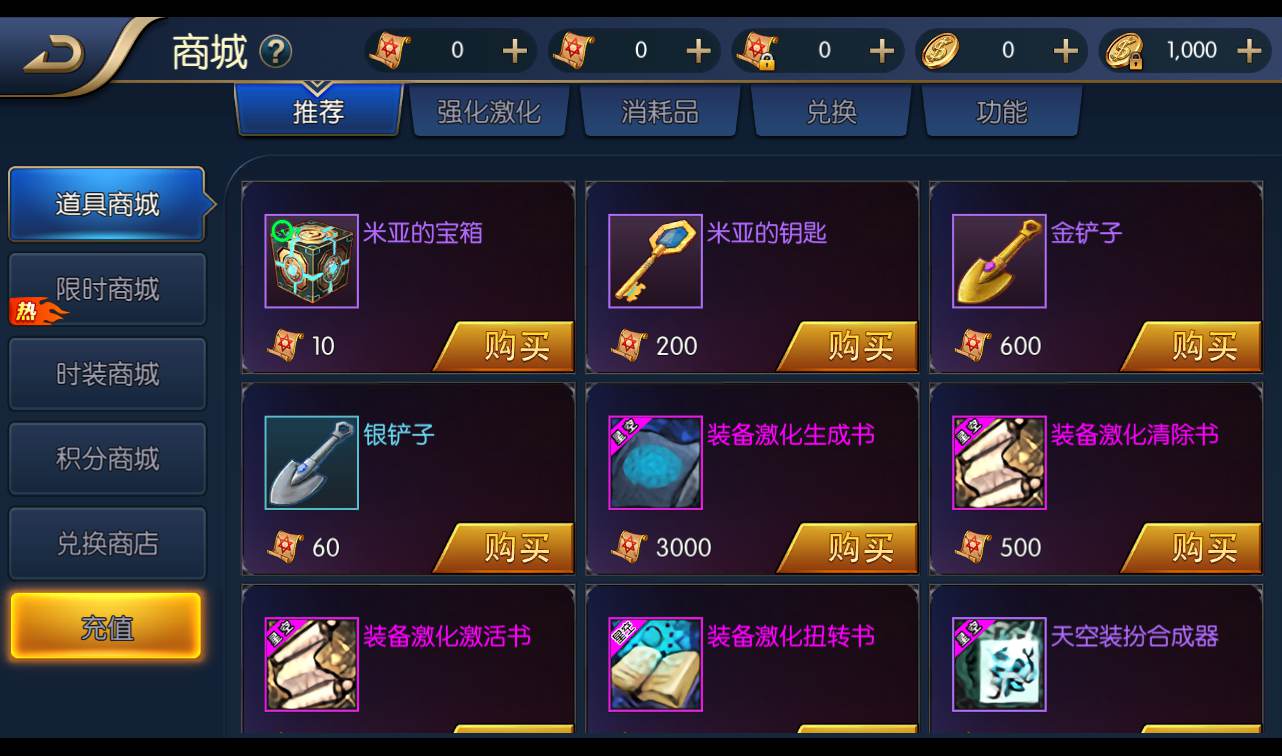Click the plus next to gold coins
Image resolution: width=1282 pixels, height=756 pixels.
point(1066,50)
